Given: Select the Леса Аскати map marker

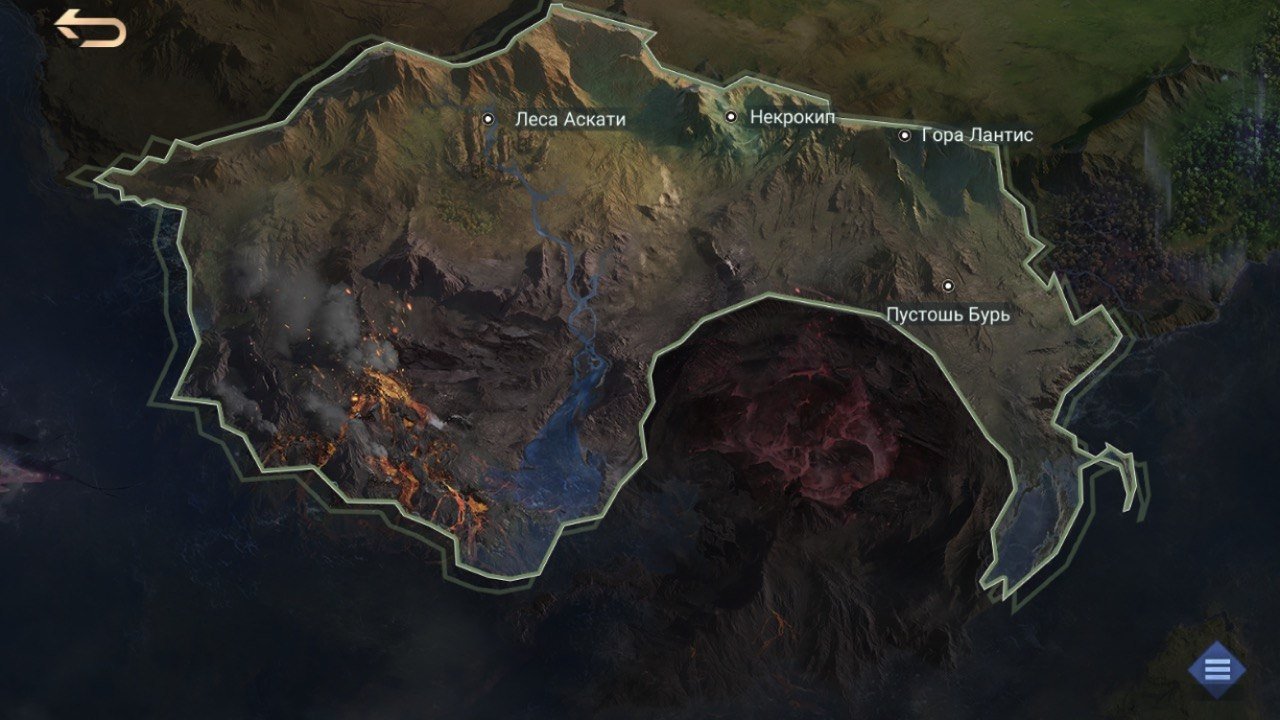Looking at the screenshot, I should pyautogui.click(x=489, y=119).
